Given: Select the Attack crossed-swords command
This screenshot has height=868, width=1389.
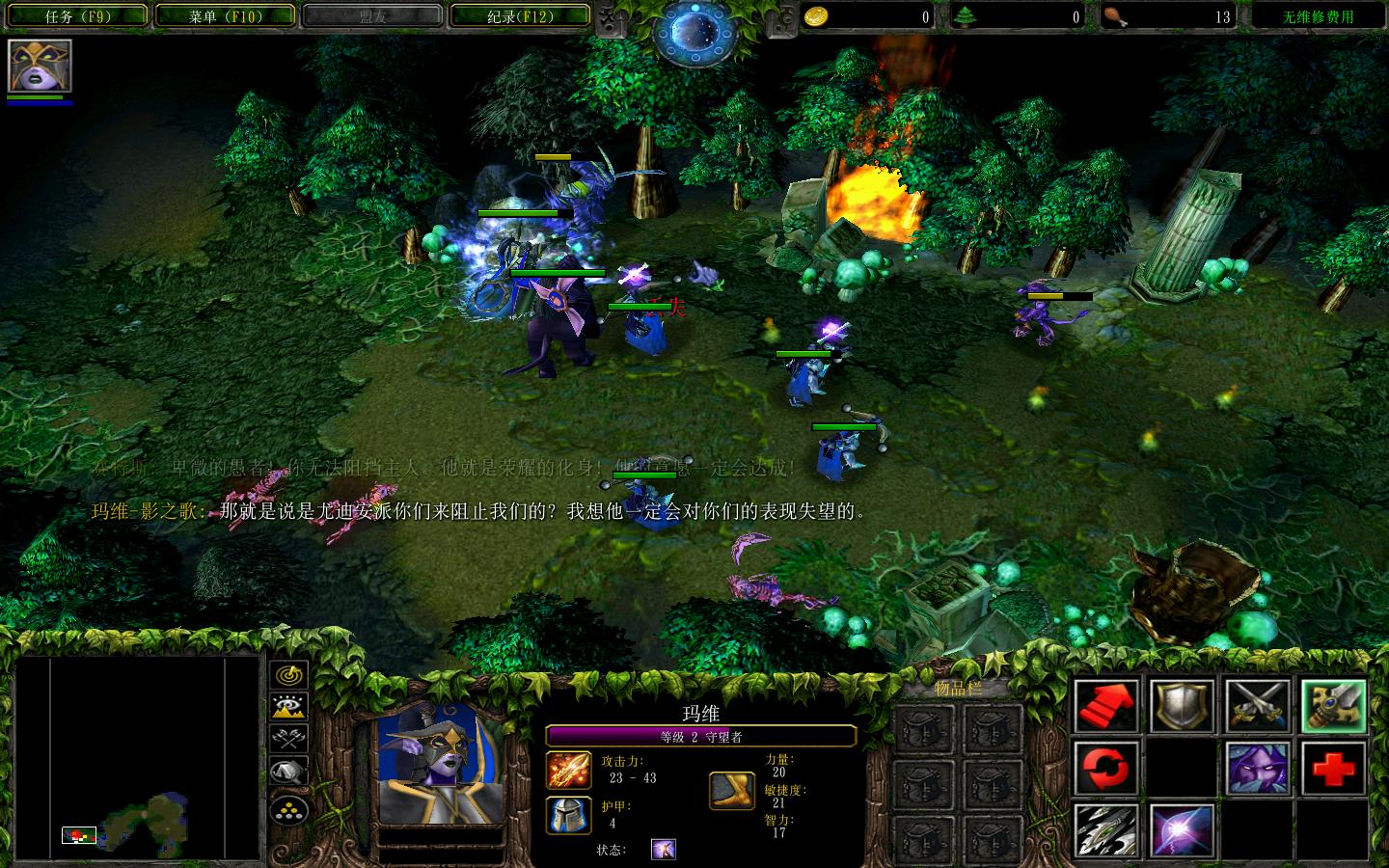Looking at the screenshot, I should click(1259, 706).
